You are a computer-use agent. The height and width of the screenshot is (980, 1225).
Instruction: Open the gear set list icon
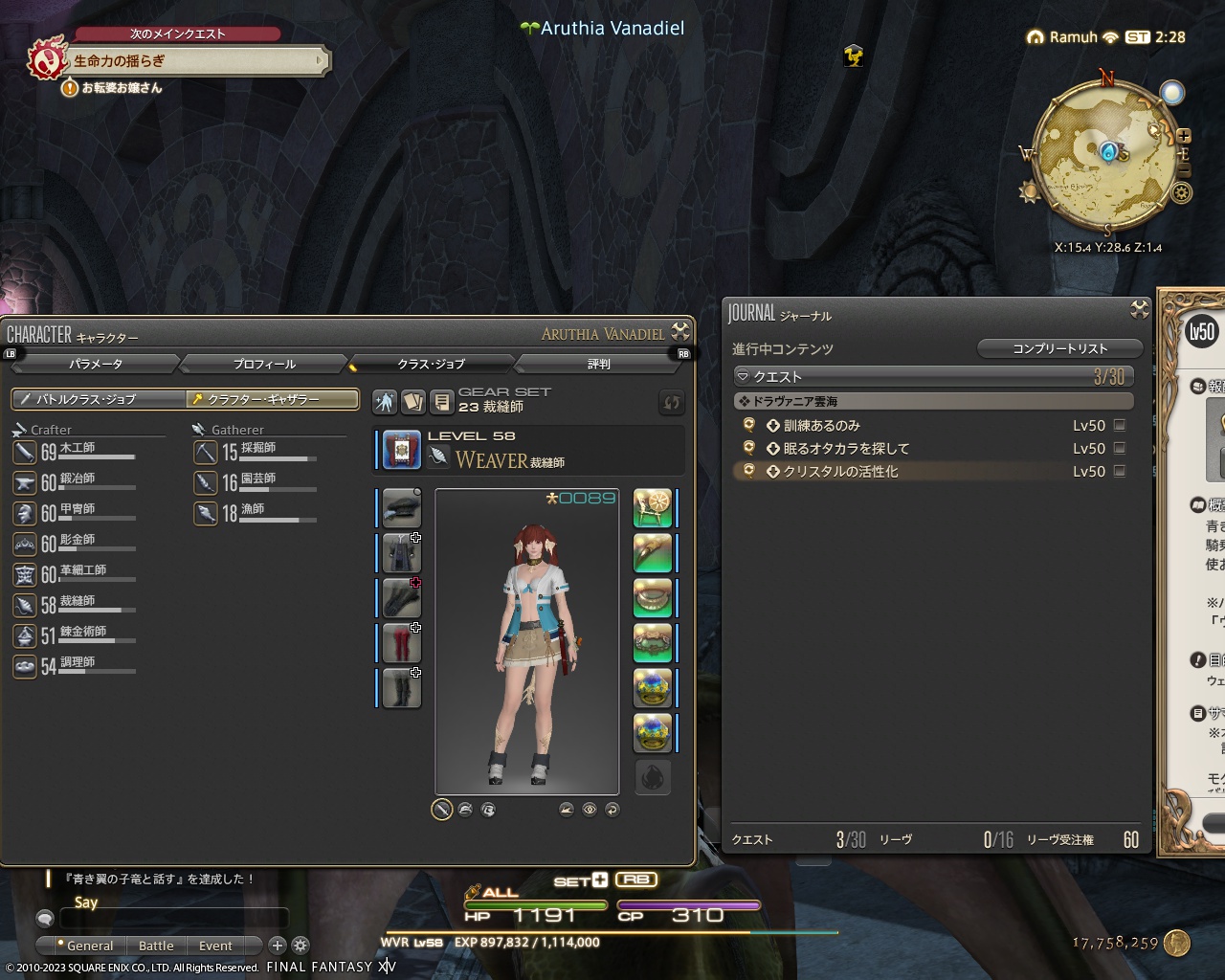(x=442, y=402)
